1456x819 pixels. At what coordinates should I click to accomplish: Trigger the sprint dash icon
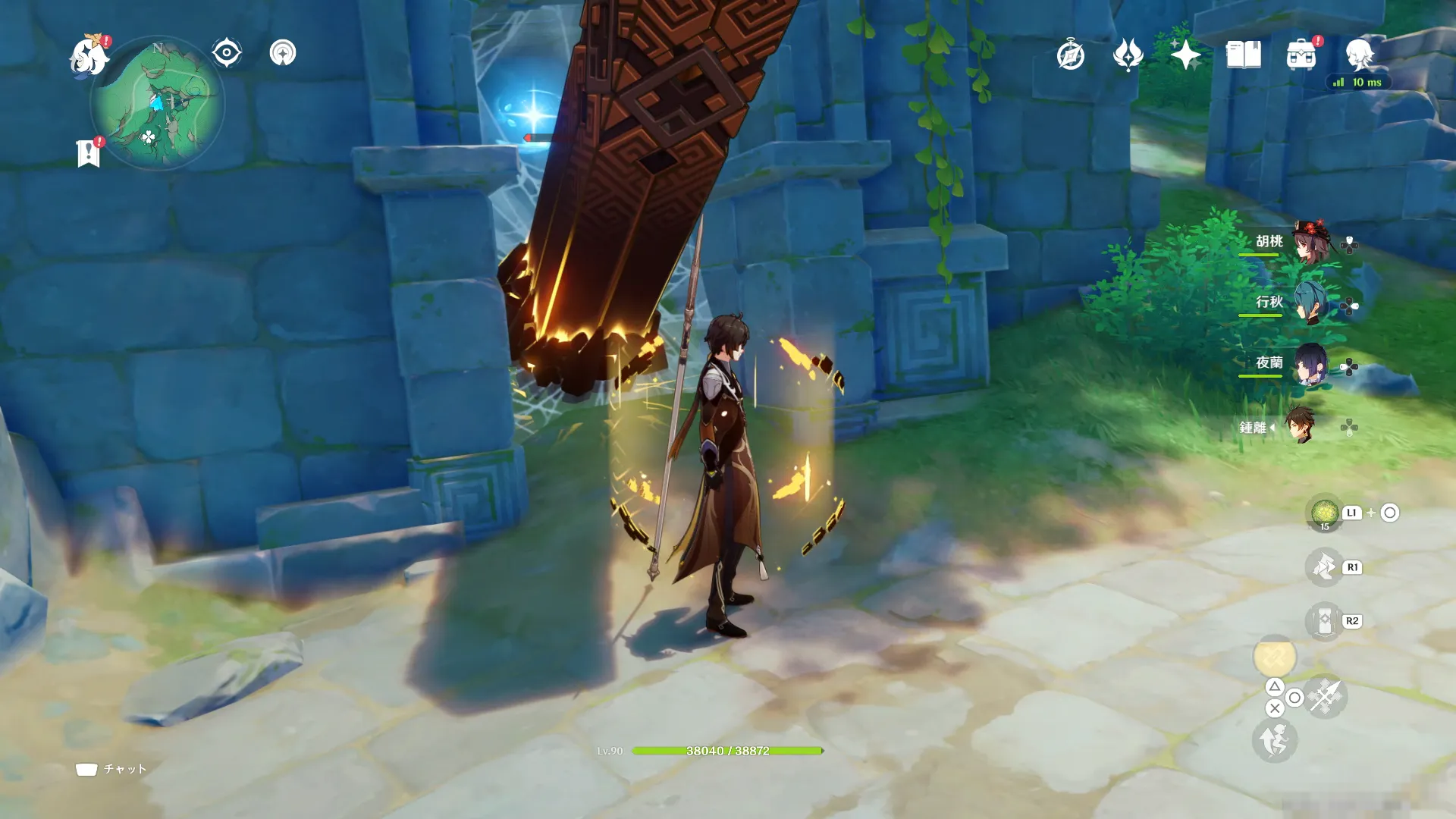click(x=1275, y=740)
